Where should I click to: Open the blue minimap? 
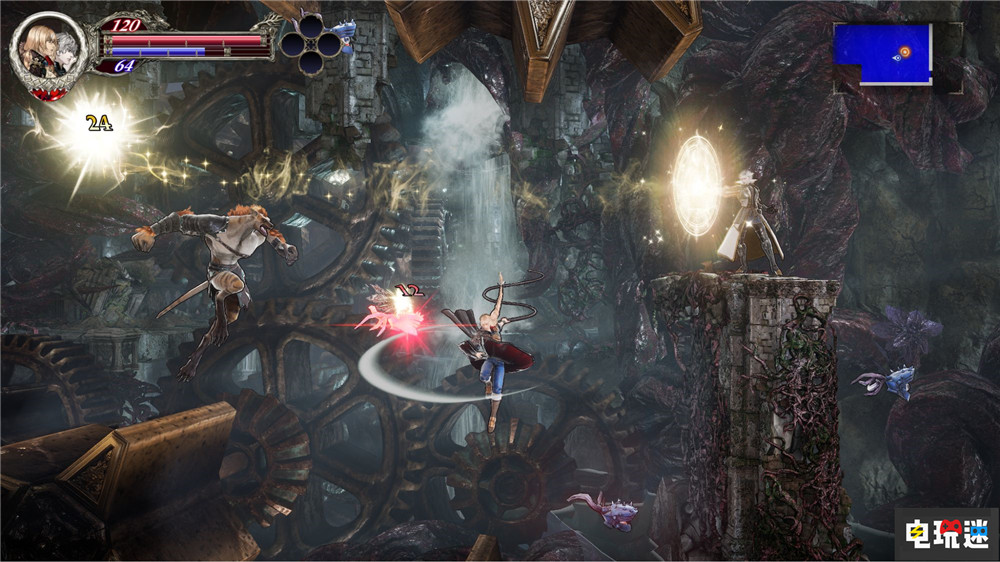click(x=884, y=54)
